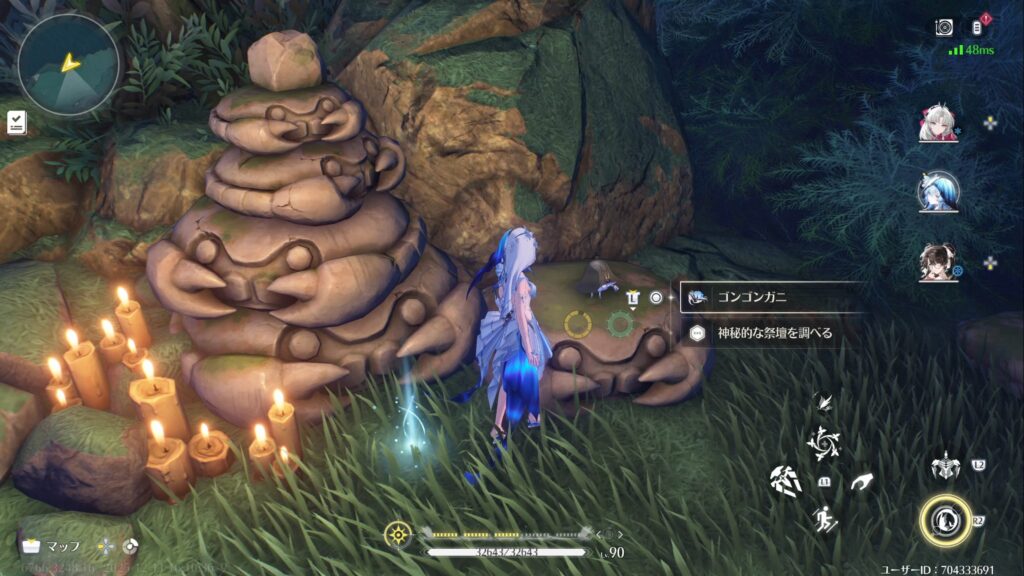Click the golden sun emblem by health bar
The height and width of the screenshot is (576, 1024).
click(x=398, y=534)
